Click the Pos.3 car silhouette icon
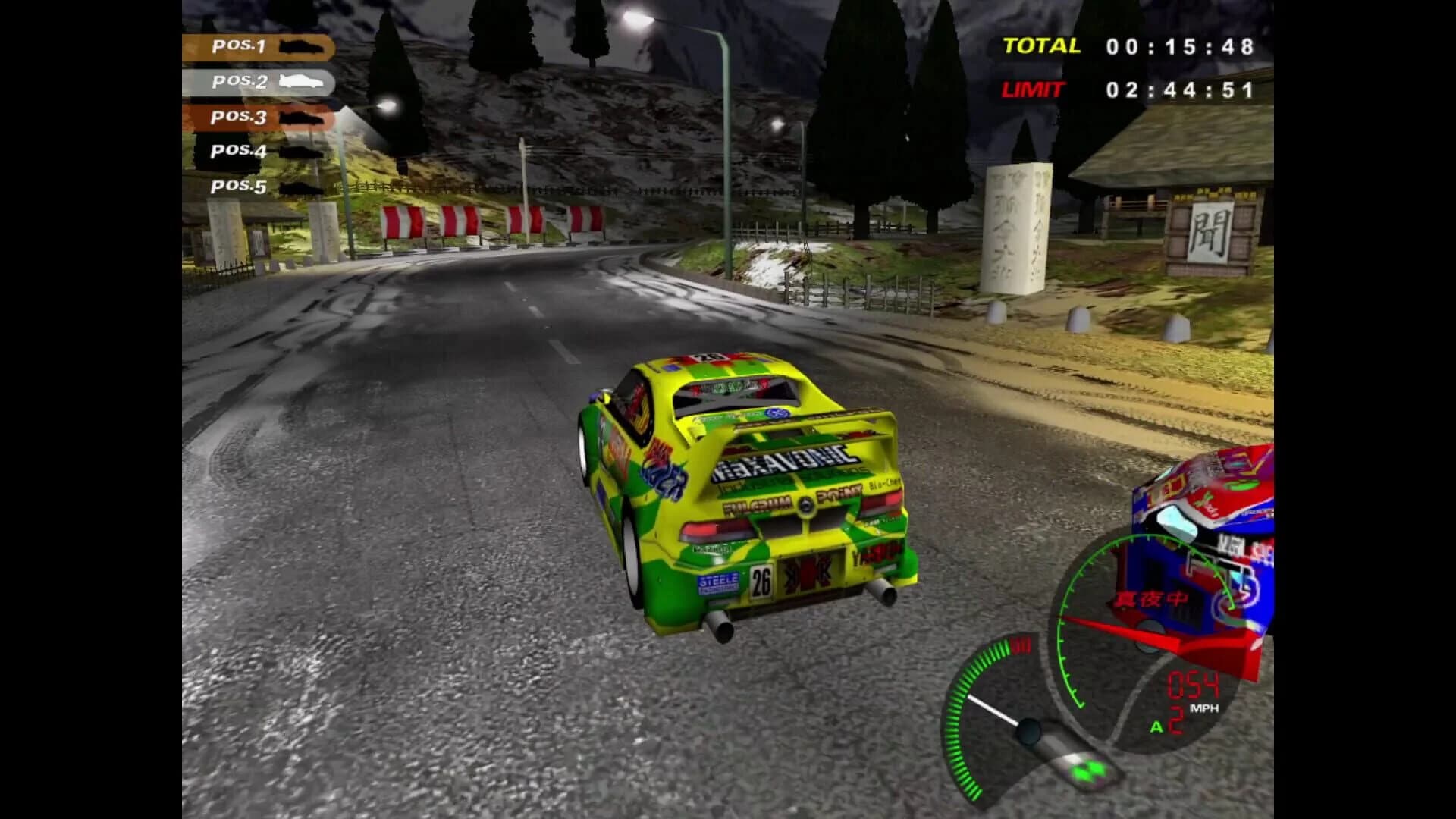Image resolution: width=1456 pixels, height=819 pixels. pos(302,119)
